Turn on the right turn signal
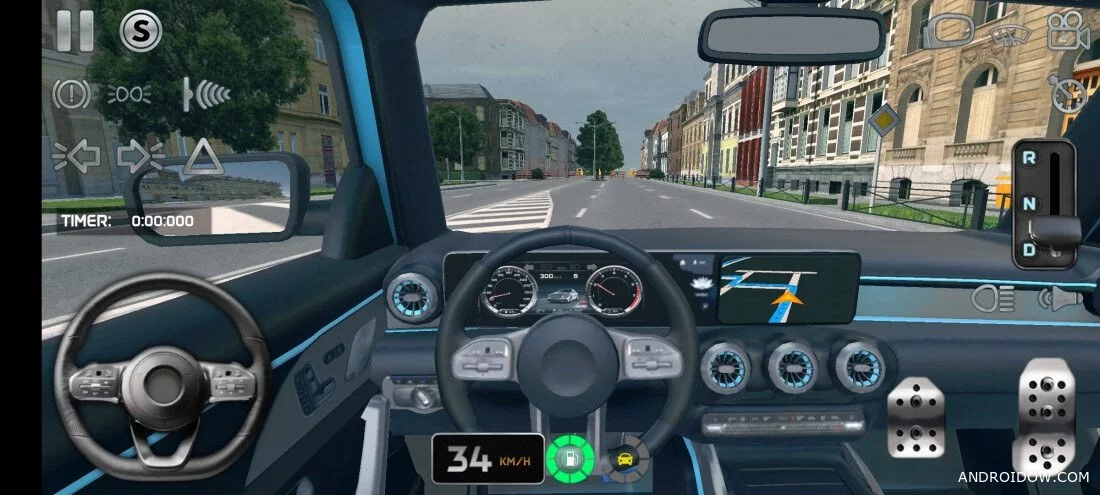1100x495 pixels. pos(140,156)
